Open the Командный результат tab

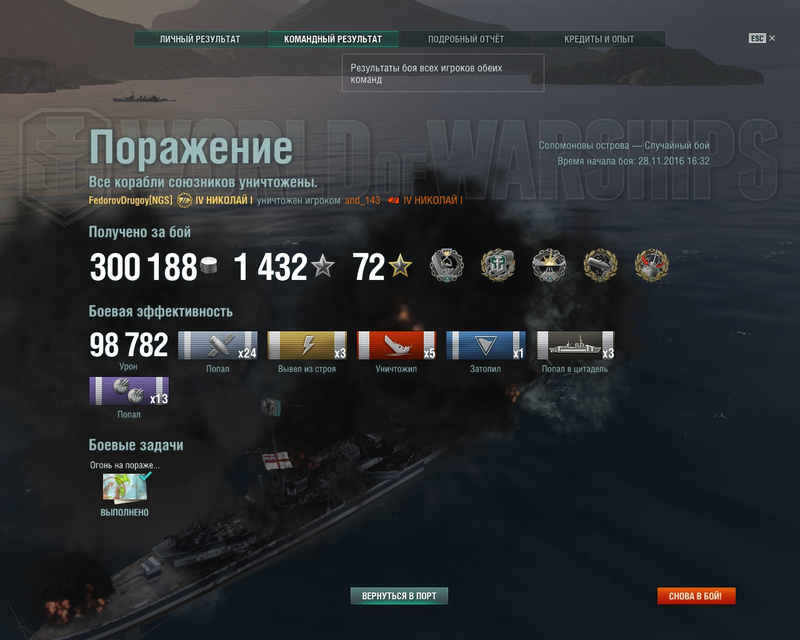(332, 39)
